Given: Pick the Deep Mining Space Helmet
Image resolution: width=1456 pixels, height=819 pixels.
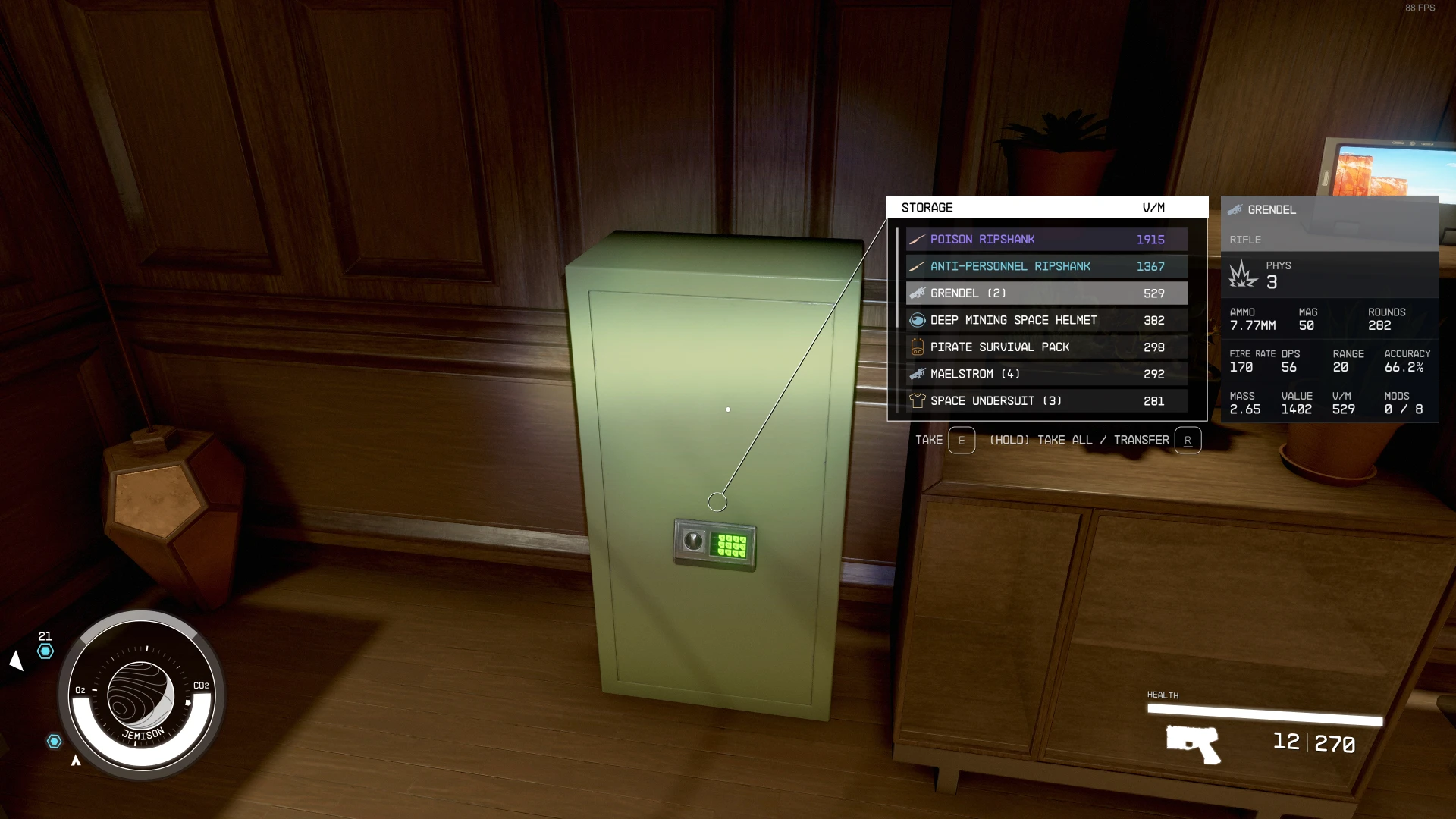Looking at the screenshot, I should pos(1046,321).
